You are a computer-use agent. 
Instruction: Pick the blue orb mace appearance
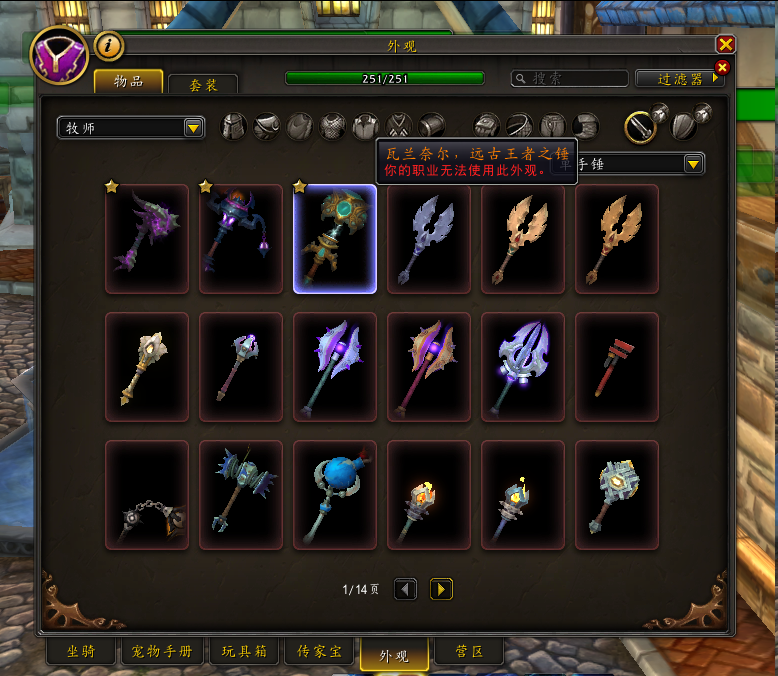tap(335, 494)
